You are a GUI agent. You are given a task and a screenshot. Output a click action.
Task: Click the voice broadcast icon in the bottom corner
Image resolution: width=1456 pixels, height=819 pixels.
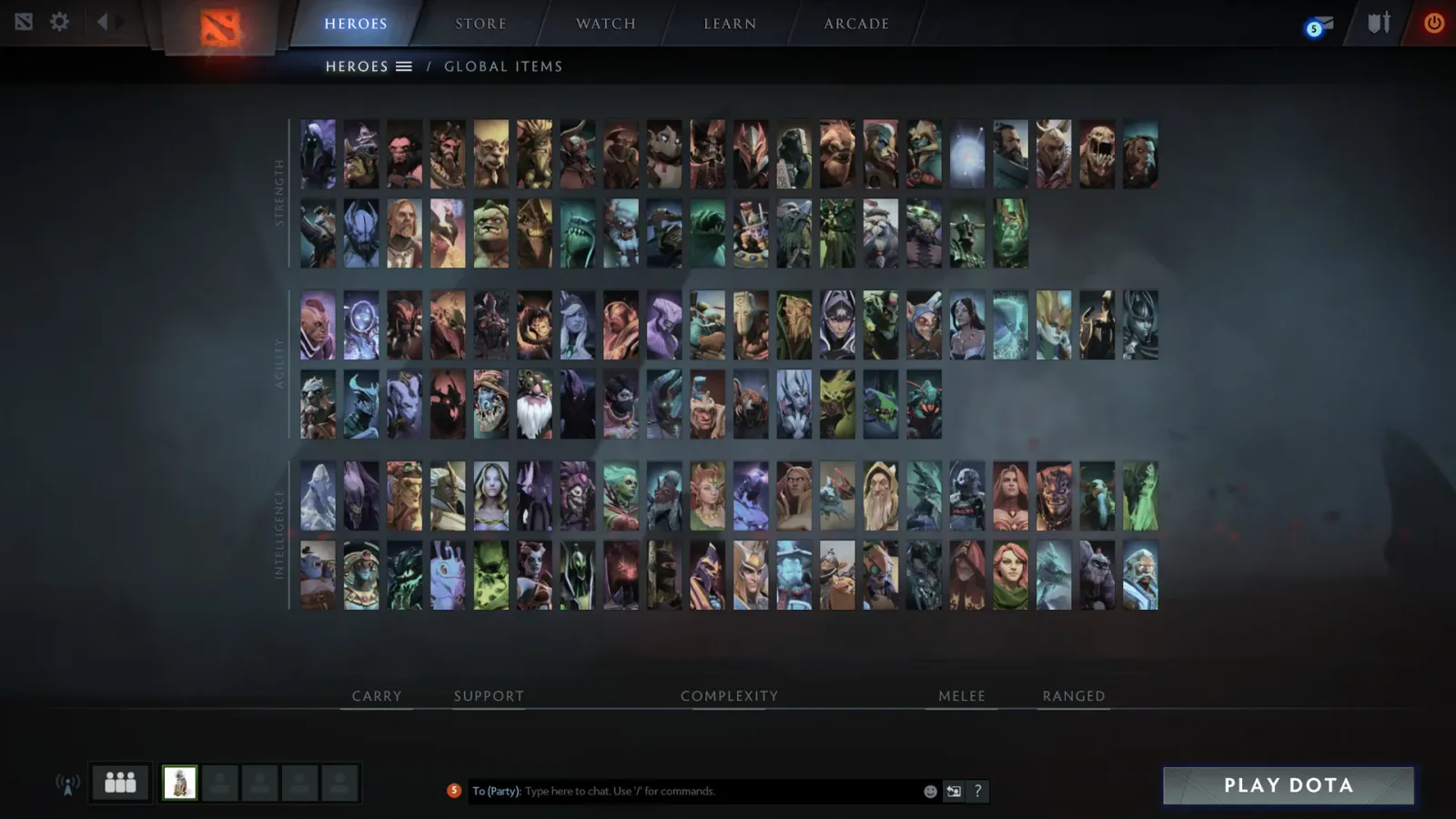pos(68,784)
